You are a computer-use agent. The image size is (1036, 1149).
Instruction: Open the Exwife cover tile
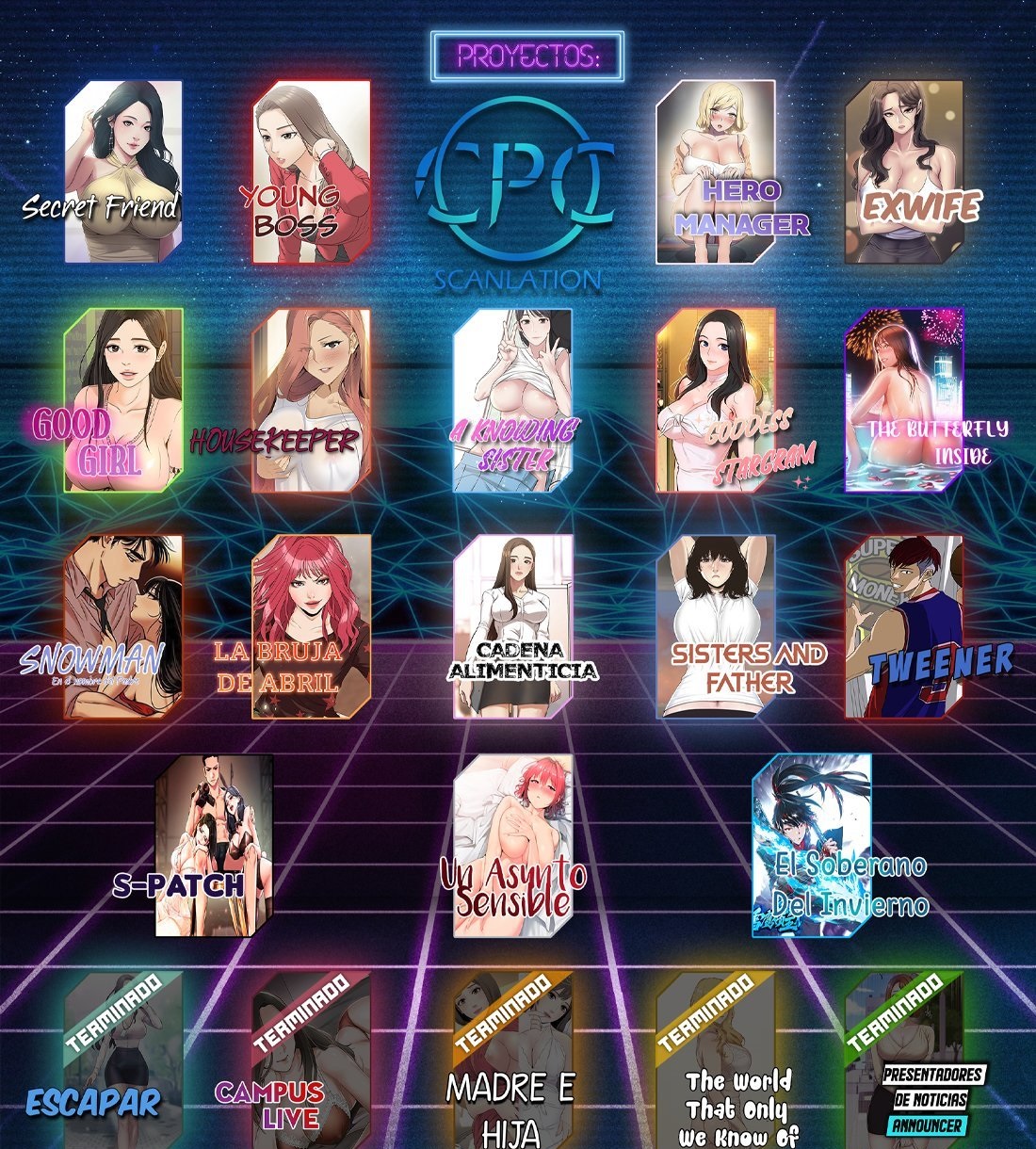(x=904, y=171)
